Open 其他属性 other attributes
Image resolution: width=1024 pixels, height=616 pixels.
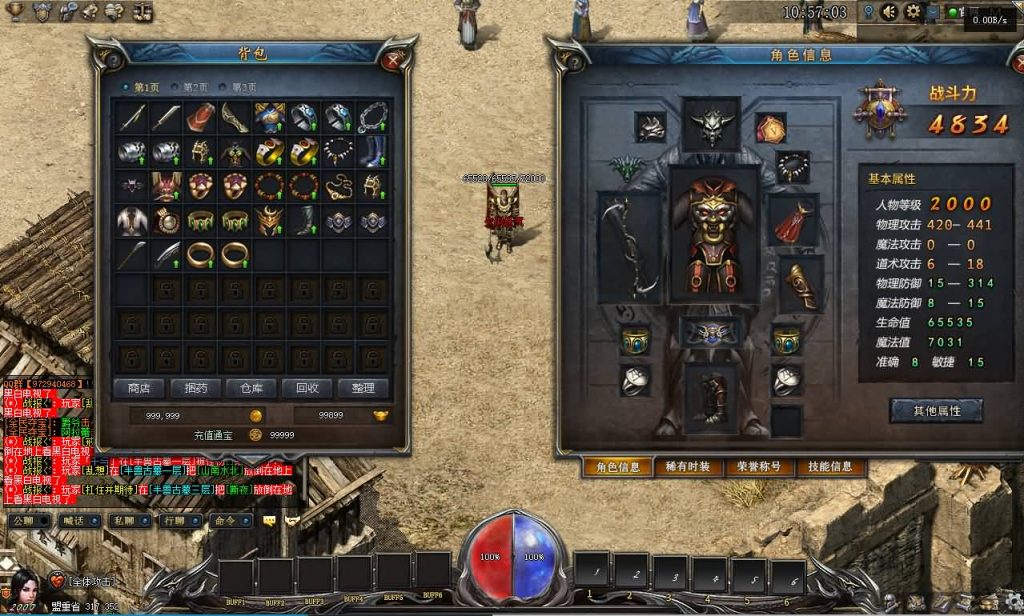(x=936, y=411)
